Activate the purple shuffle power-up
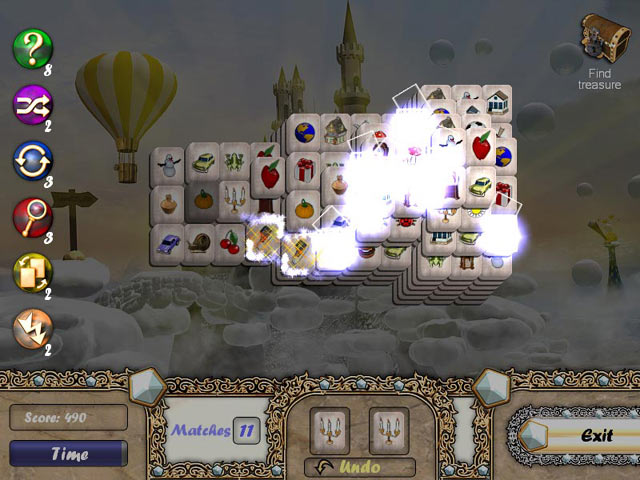The width and height of the screenshot is (640, 480). [x=32, y=104]
